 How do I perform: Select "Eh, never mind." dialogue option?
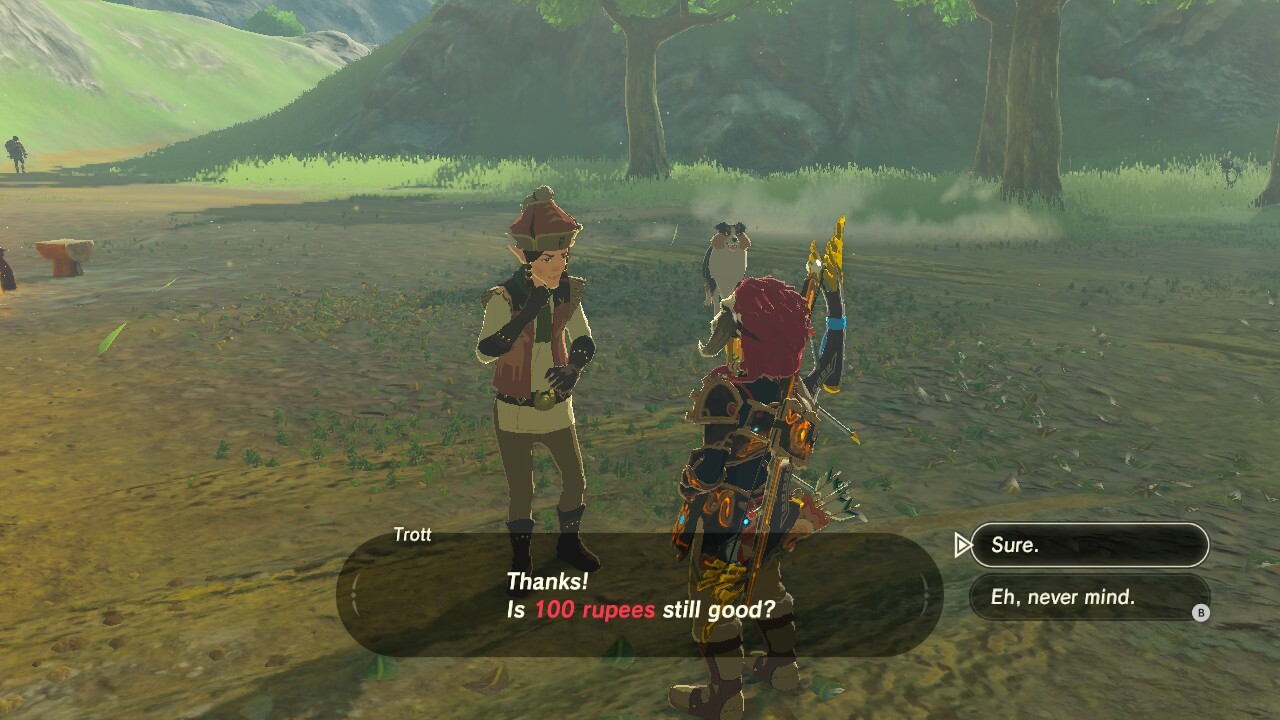(1089, 597)
